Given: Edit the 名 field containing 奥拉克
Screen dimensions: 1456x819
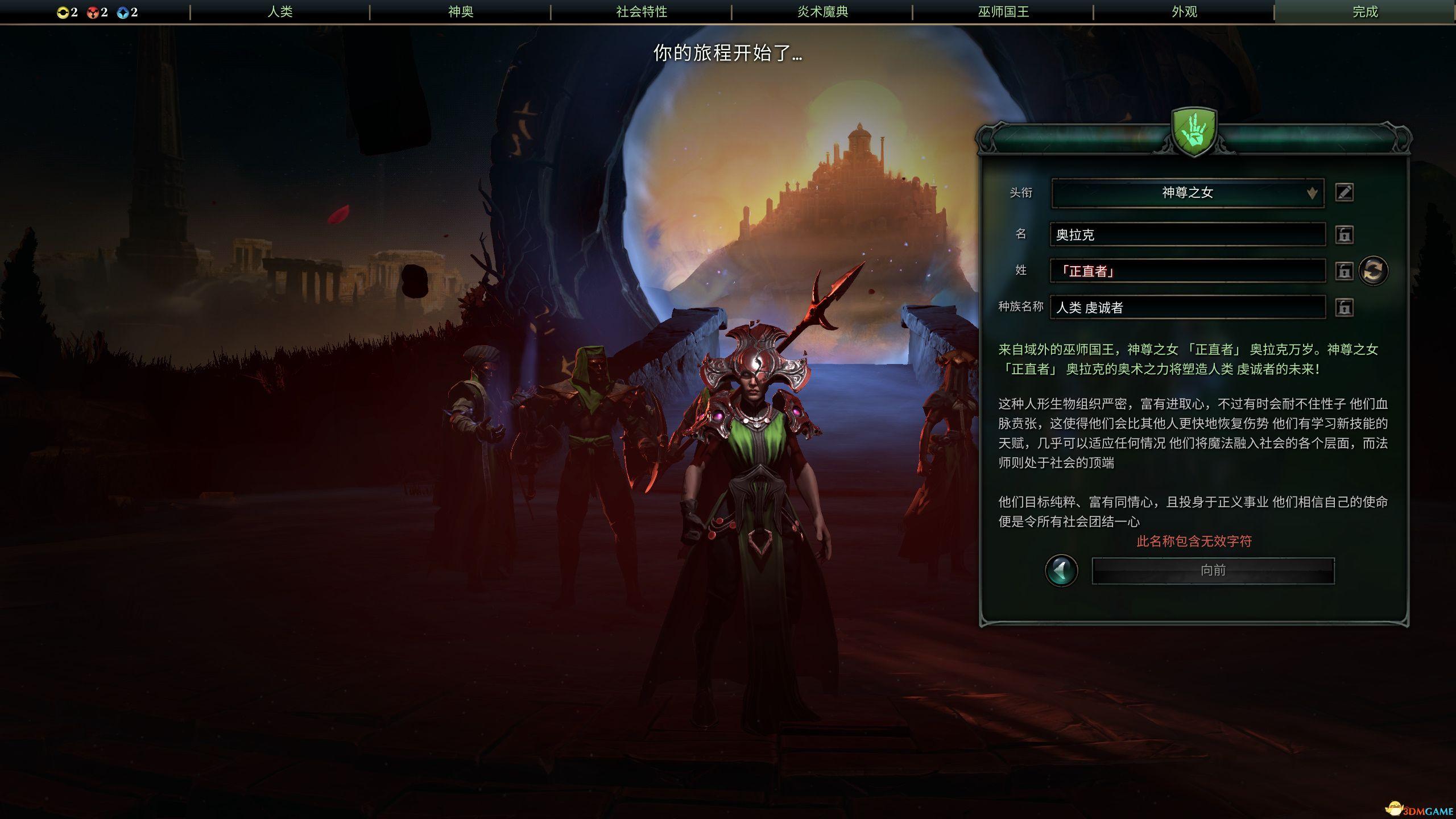Looking at the screenshot, I should (1188, 234).
